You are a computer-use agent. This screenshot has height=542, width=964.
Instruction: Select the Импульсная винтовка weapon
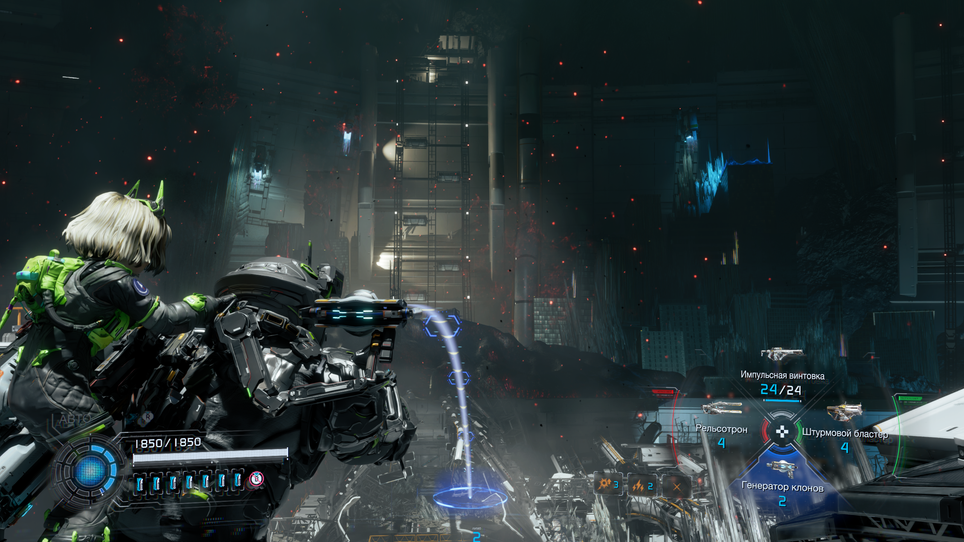(x=782, y=355)
